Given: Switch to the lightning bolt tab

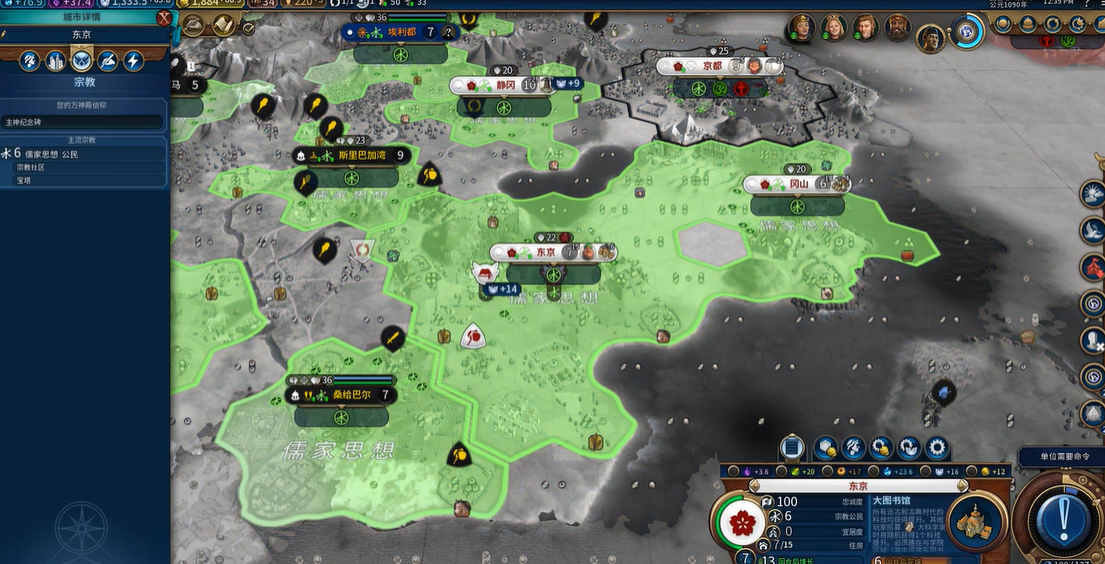Looking at the screenshot, I should pyautogui.click(x=133, y=61).
